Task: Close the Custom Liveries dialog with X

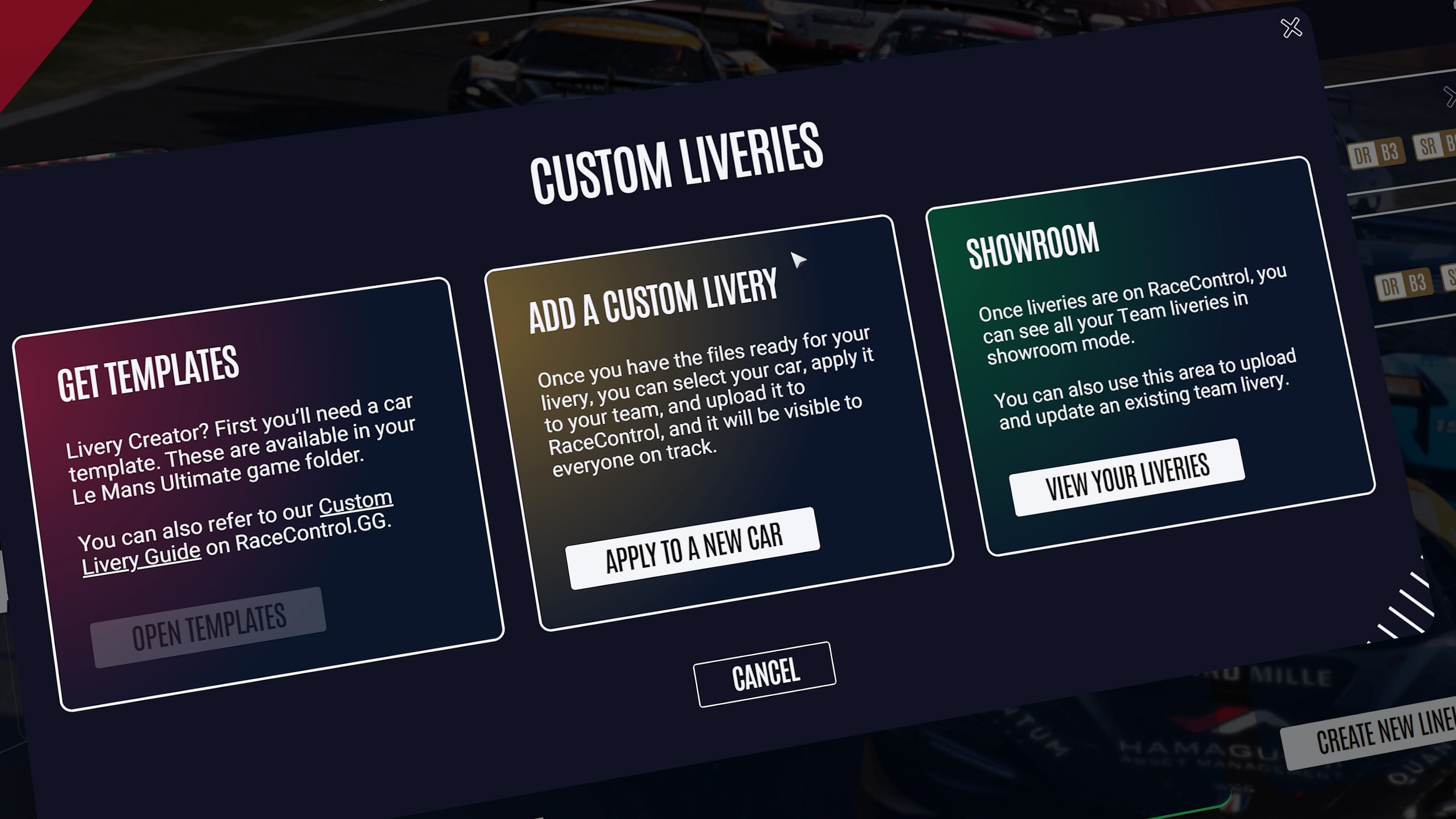Action: (1291, 28)
